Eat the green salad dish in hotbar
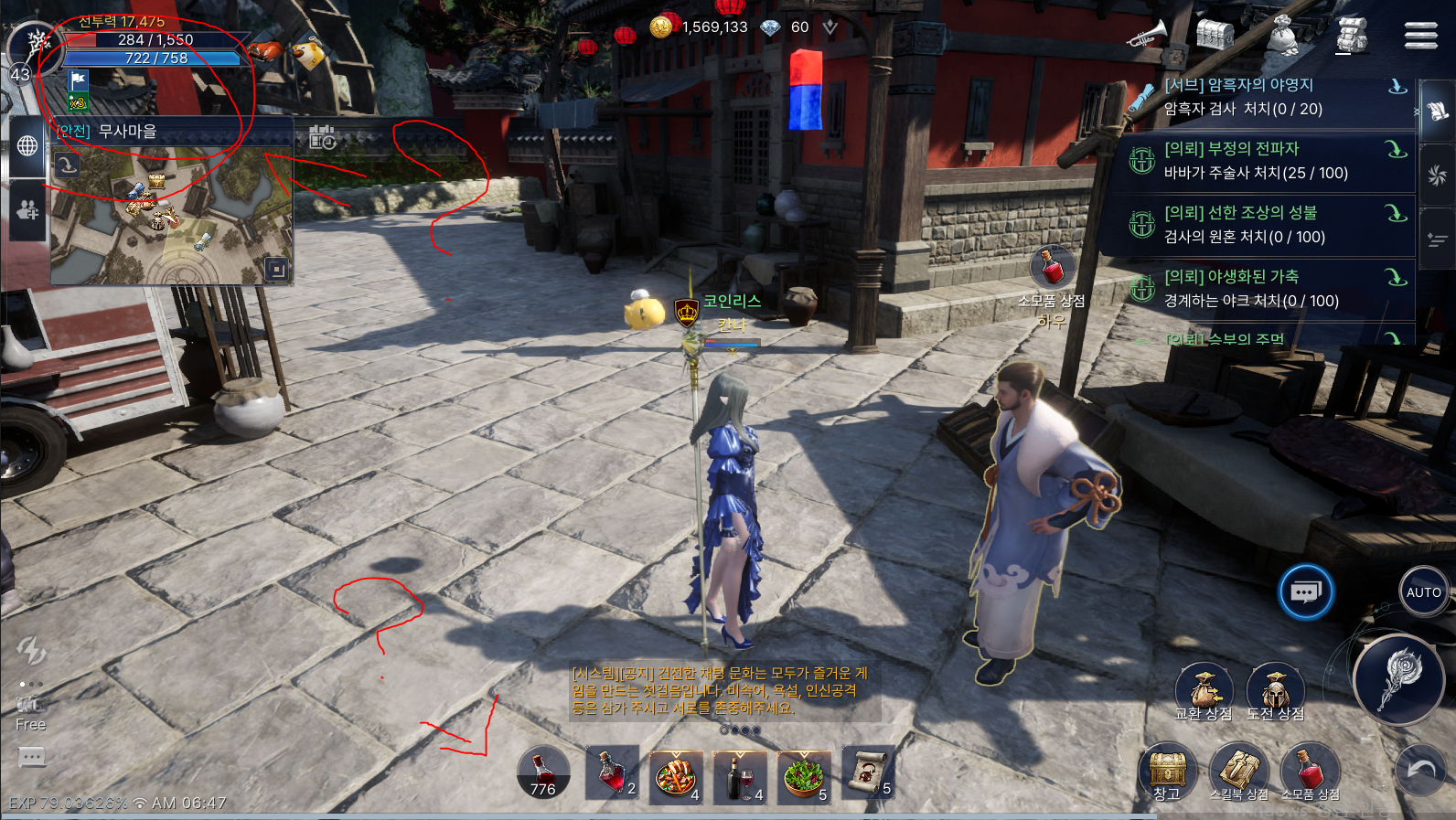The image size is (1456, 820). pos(803,776)
